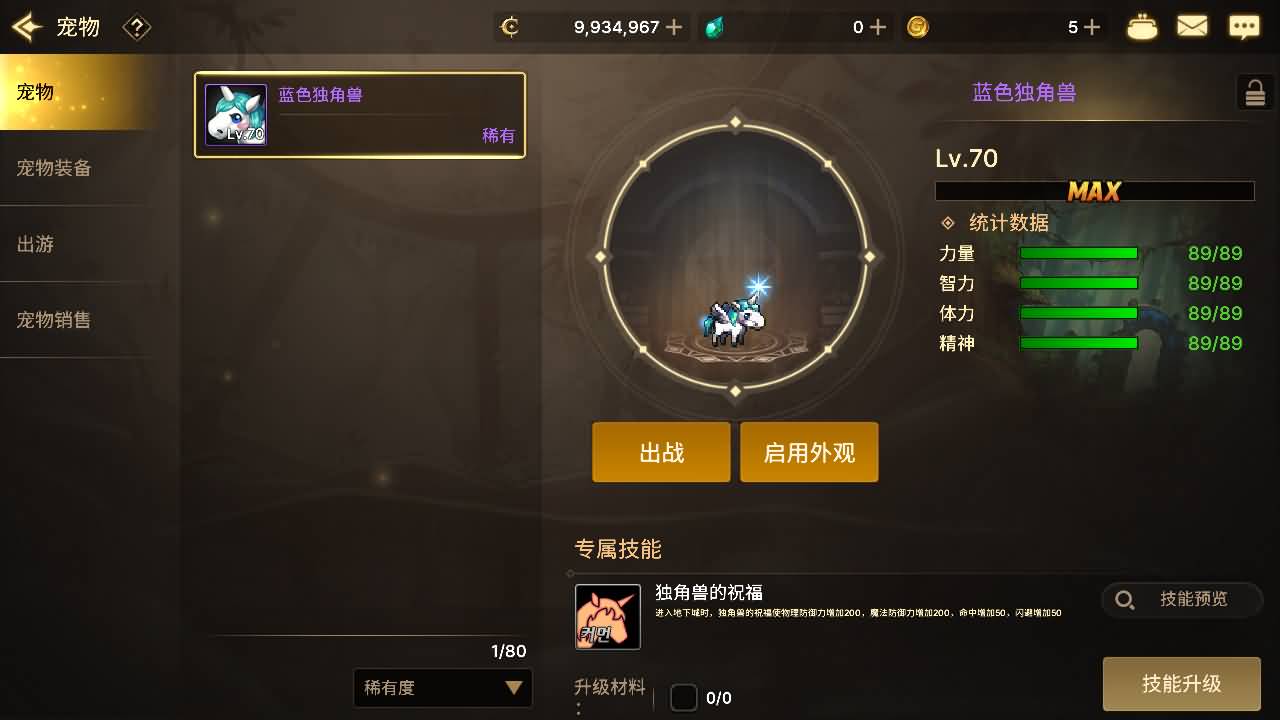The height and width of the screenshot is (720, 1280).
Task: Click the magnifier icon in 技能预览
Action: [1124, 600]
